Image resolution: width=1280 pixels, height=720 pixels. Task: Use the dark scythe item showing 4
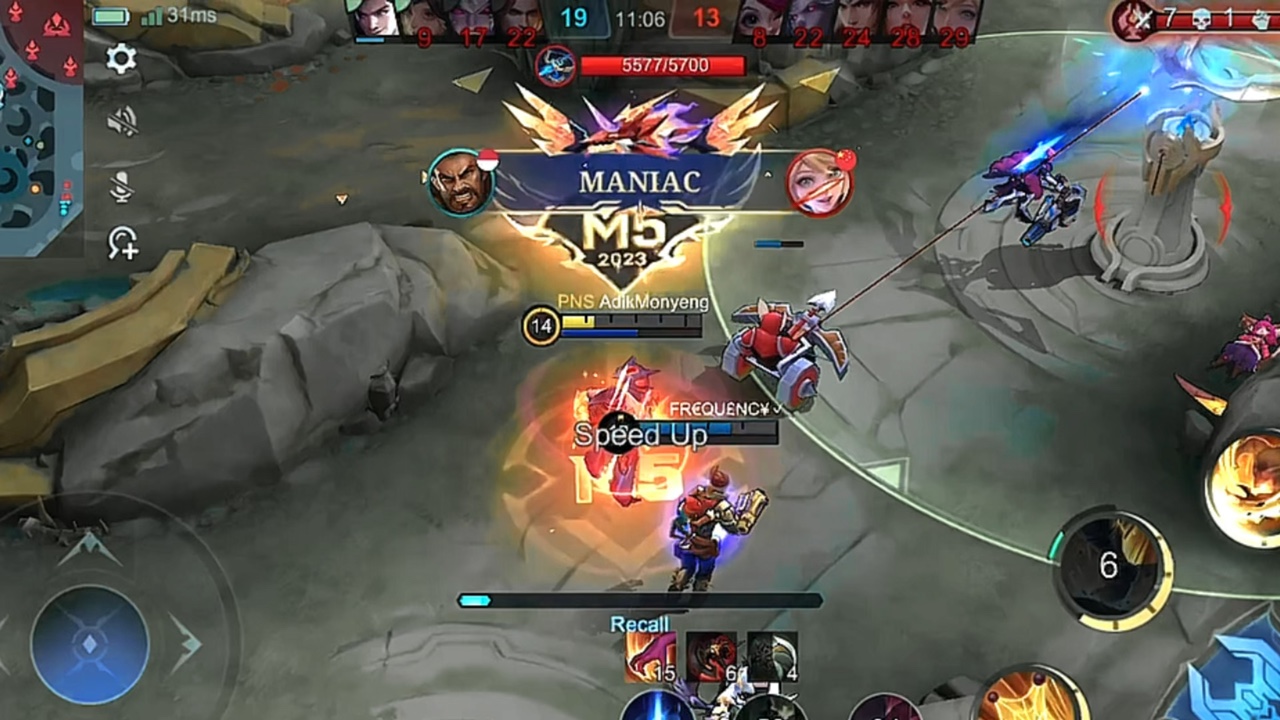point(773,657)
